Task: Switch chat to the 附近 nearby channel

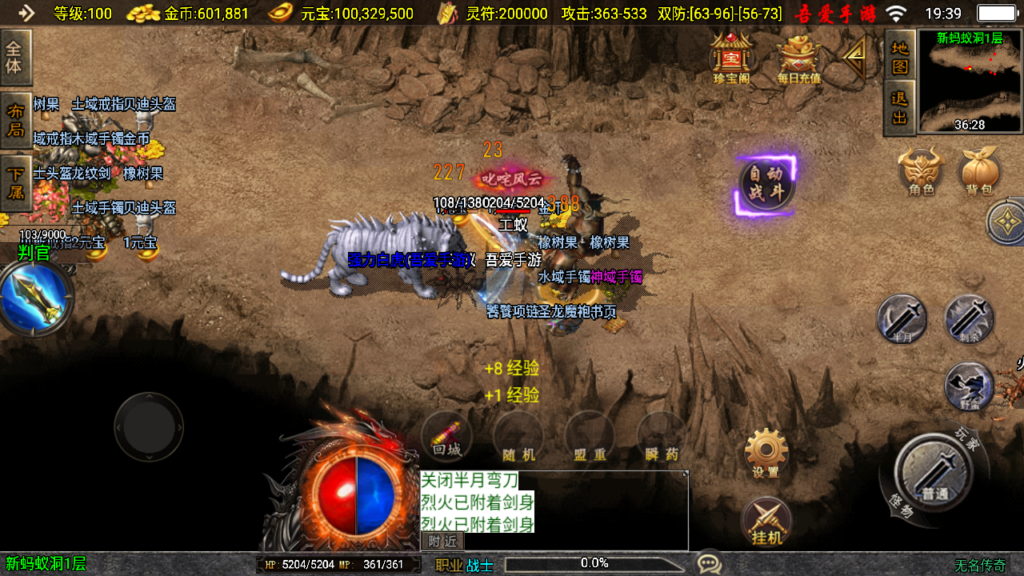Action: pos(442,541)
